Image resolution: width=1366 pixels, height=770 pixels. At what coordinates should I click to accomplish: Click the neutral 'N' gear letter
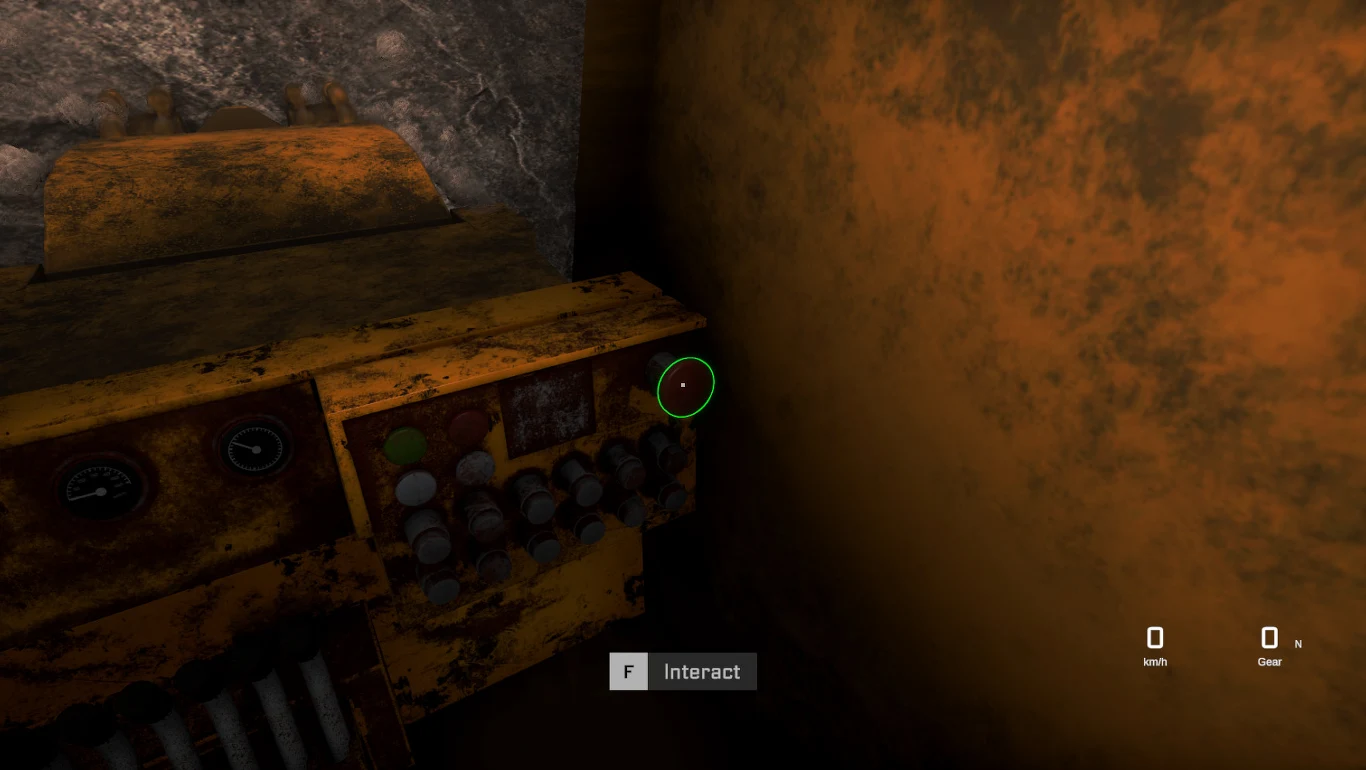pos(1297,645)
